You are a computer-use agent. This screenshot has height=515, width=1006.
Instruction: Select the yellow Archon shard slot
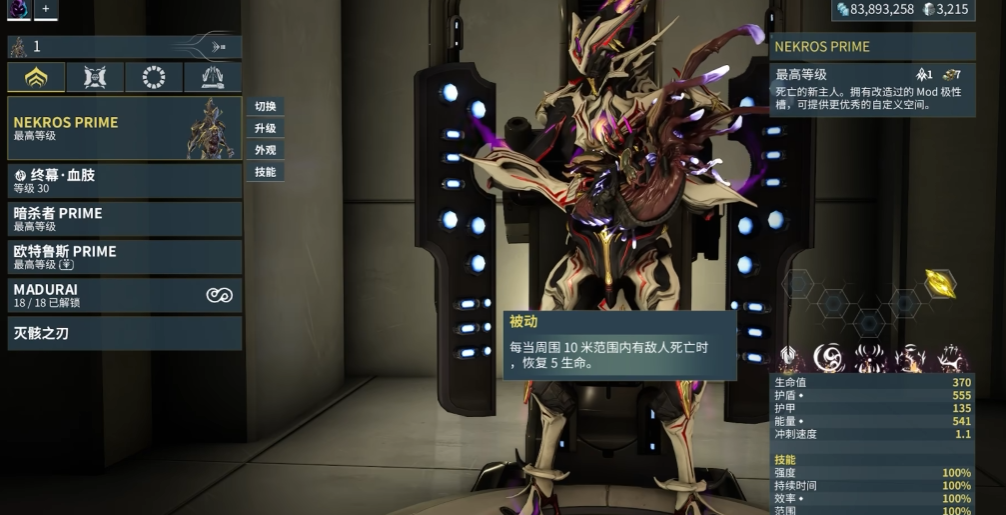[x=939, y=284]
